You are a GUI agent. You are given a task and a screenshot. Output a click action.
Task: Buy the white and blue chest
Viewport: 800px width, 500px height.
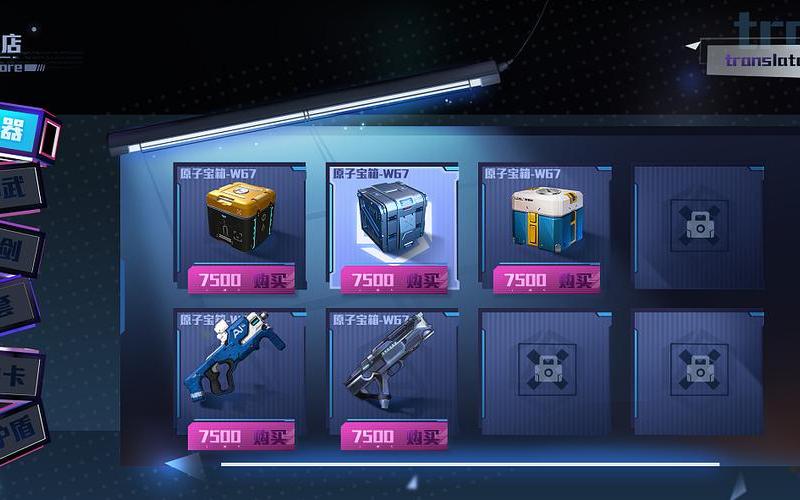click(x=546, y=280)
